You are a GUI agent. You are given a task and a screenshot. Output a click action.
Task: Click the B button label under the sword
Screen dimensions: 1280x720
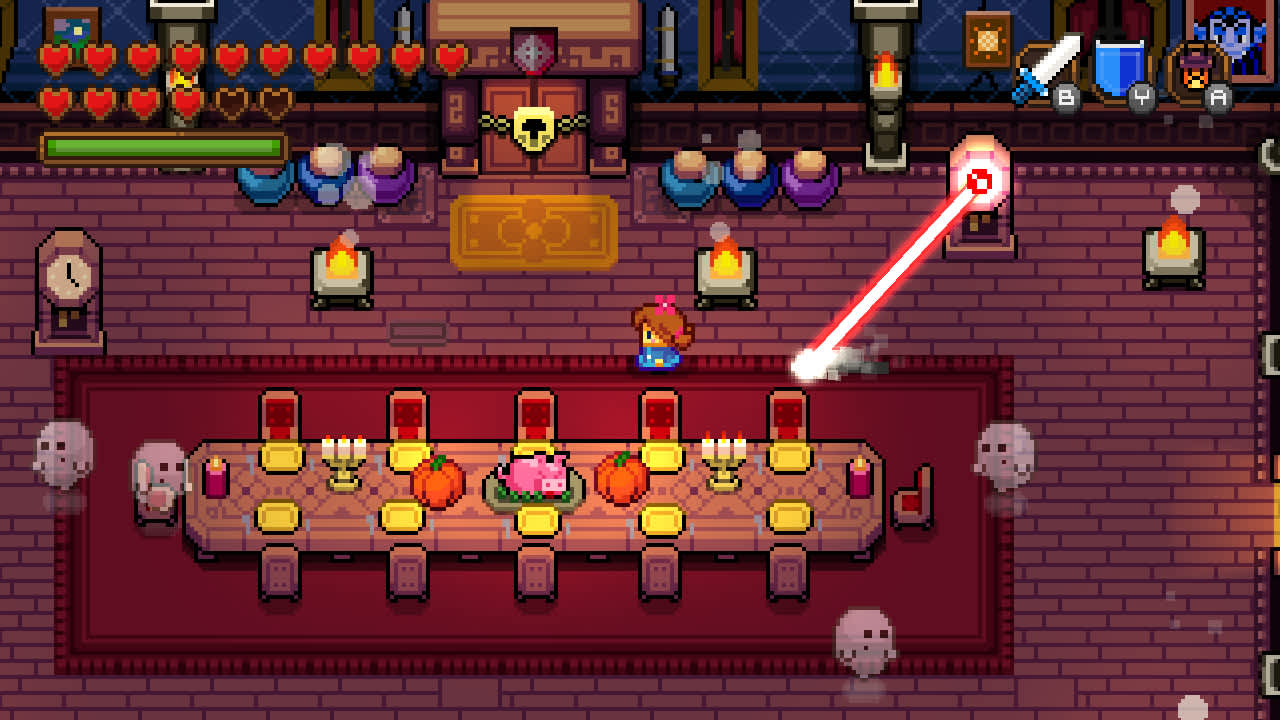1067,97
